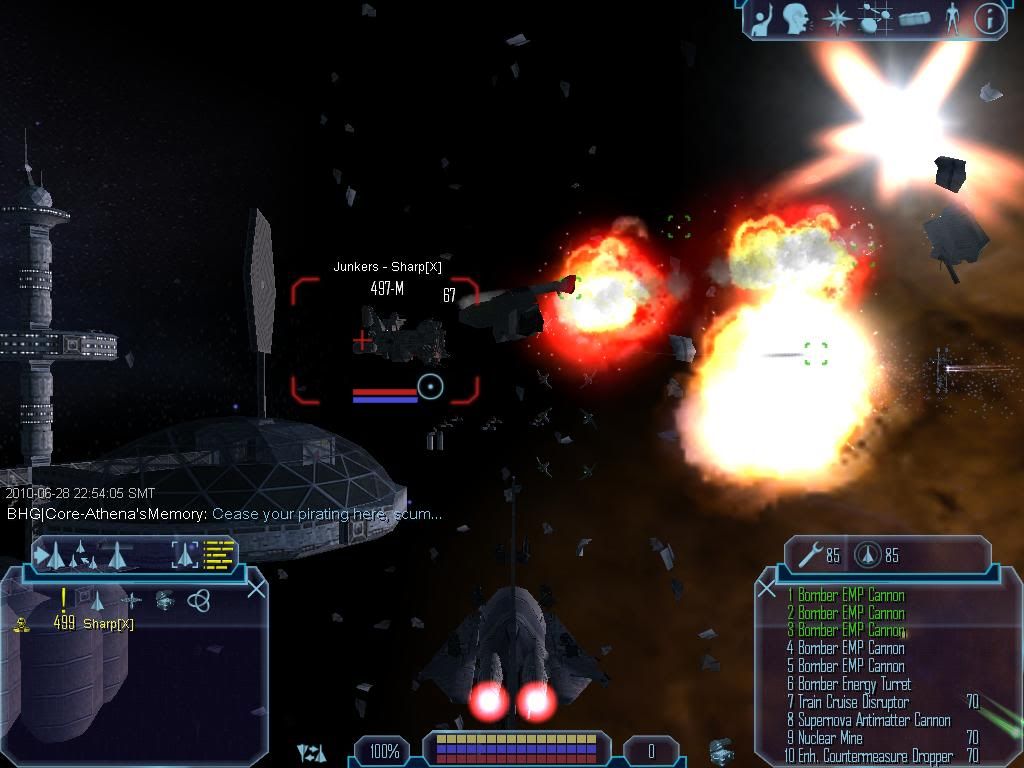Switch to the bracketed ship target view
1024x768 pixels.
pos(184,553)
